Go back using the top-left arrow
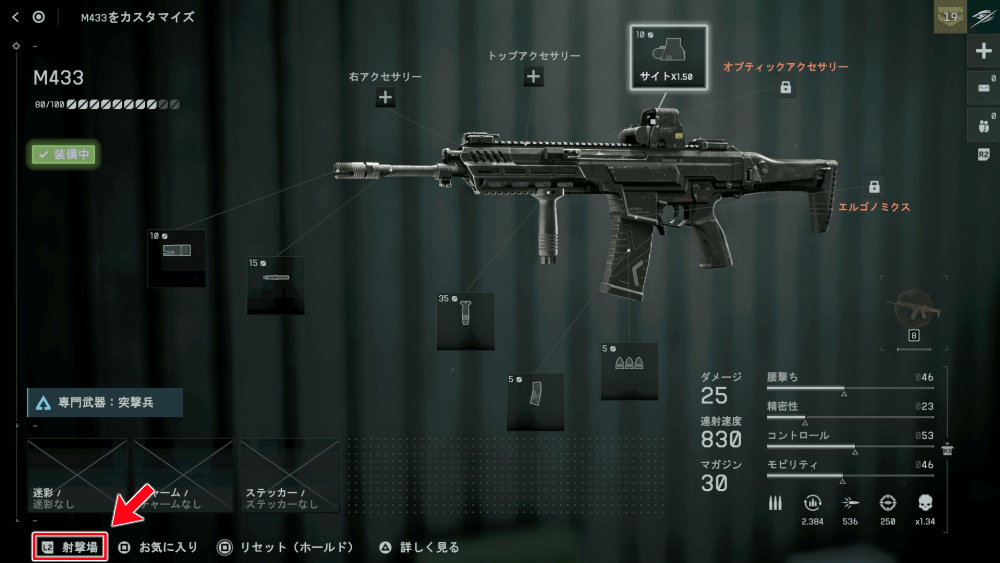 click(15, 17)
